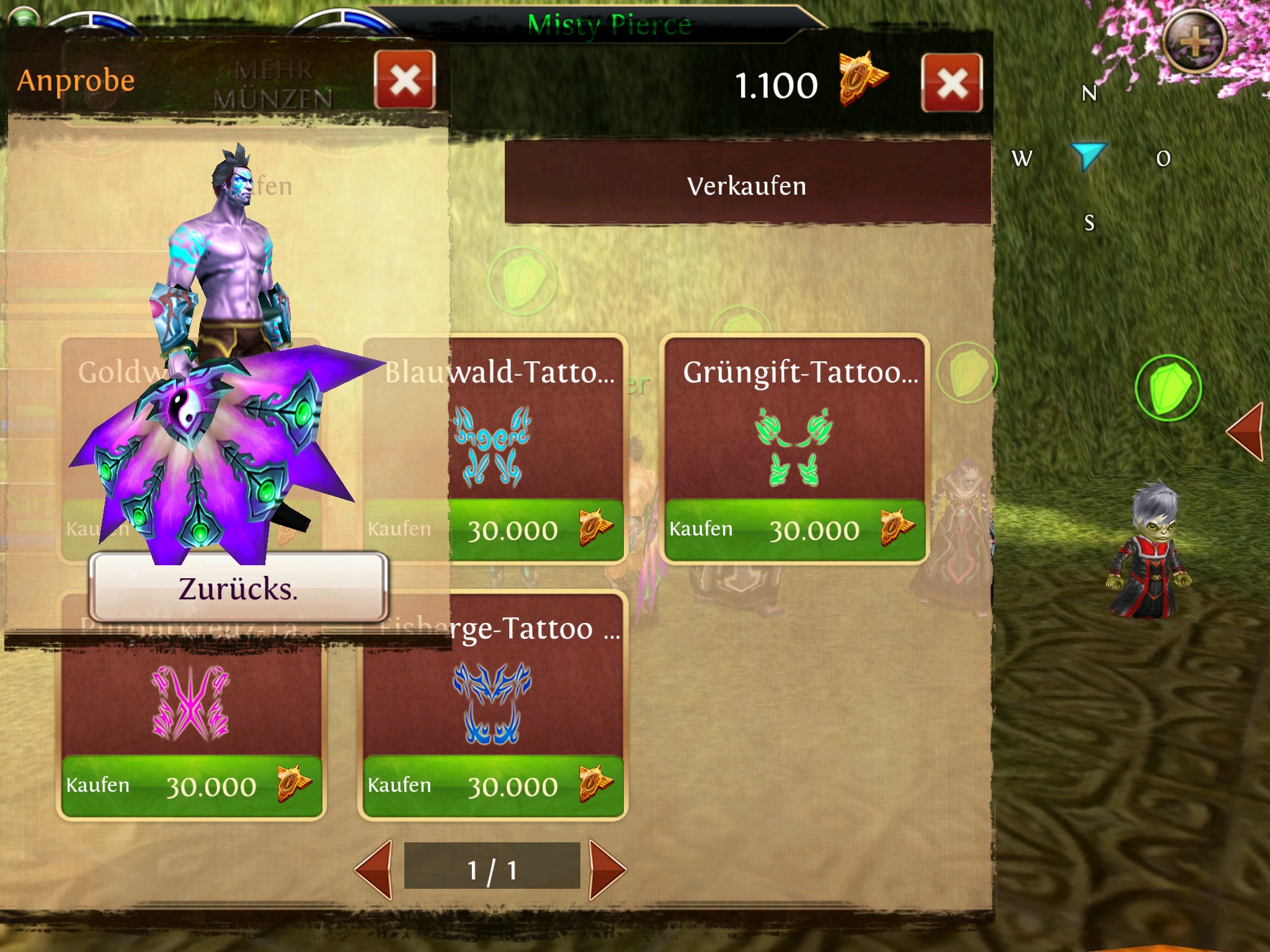This screenshot has width=1270, height=952.
Task: Switch to the Verkaufen tab
Action: coord(747,186)
